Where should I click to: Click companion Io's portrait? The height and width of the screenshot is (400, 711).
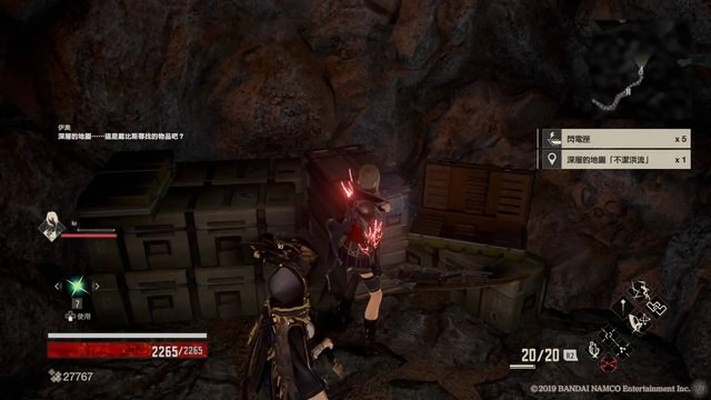(x=51, y=227)
